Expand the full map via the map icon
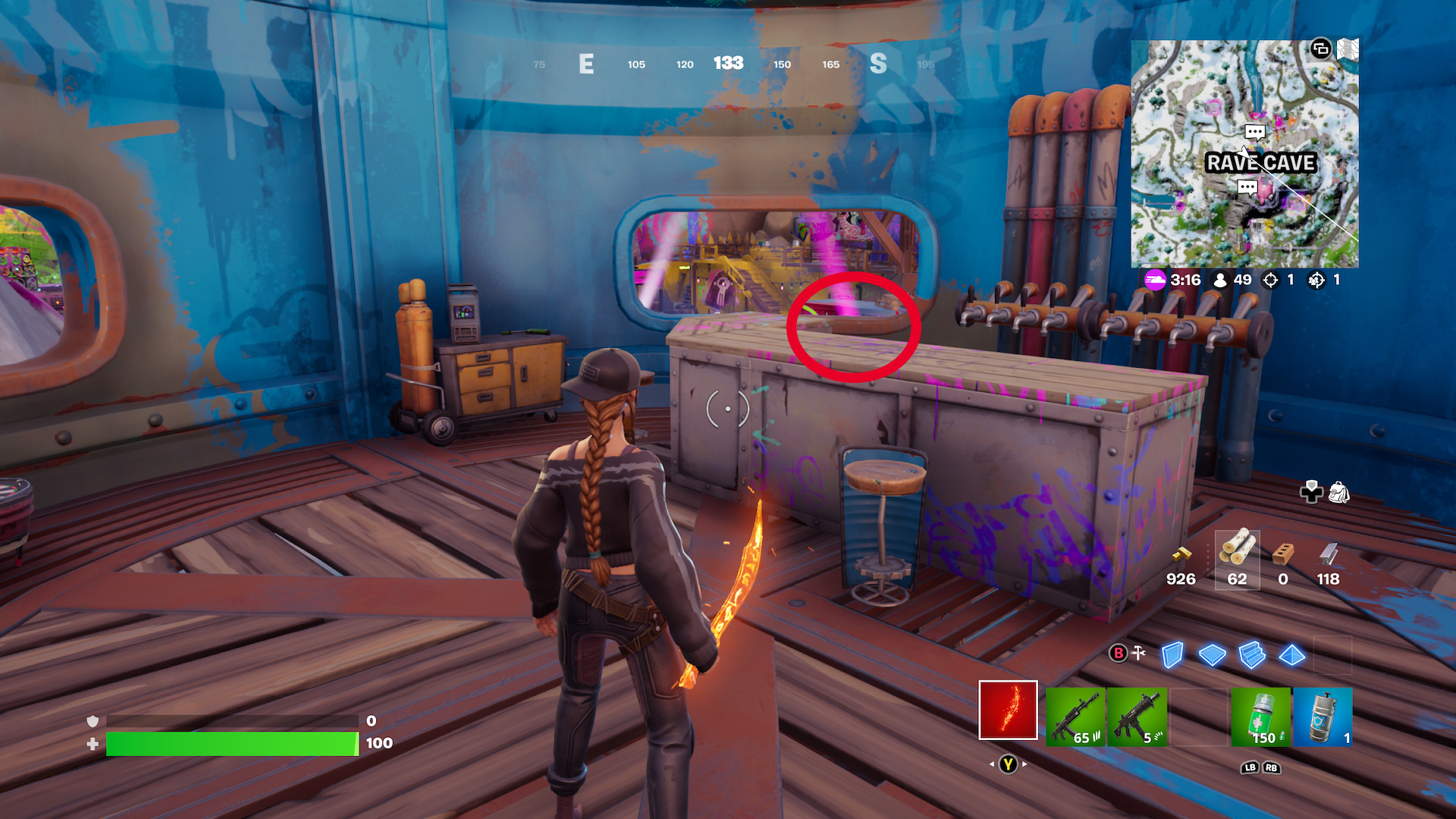 click(1347, 49)
